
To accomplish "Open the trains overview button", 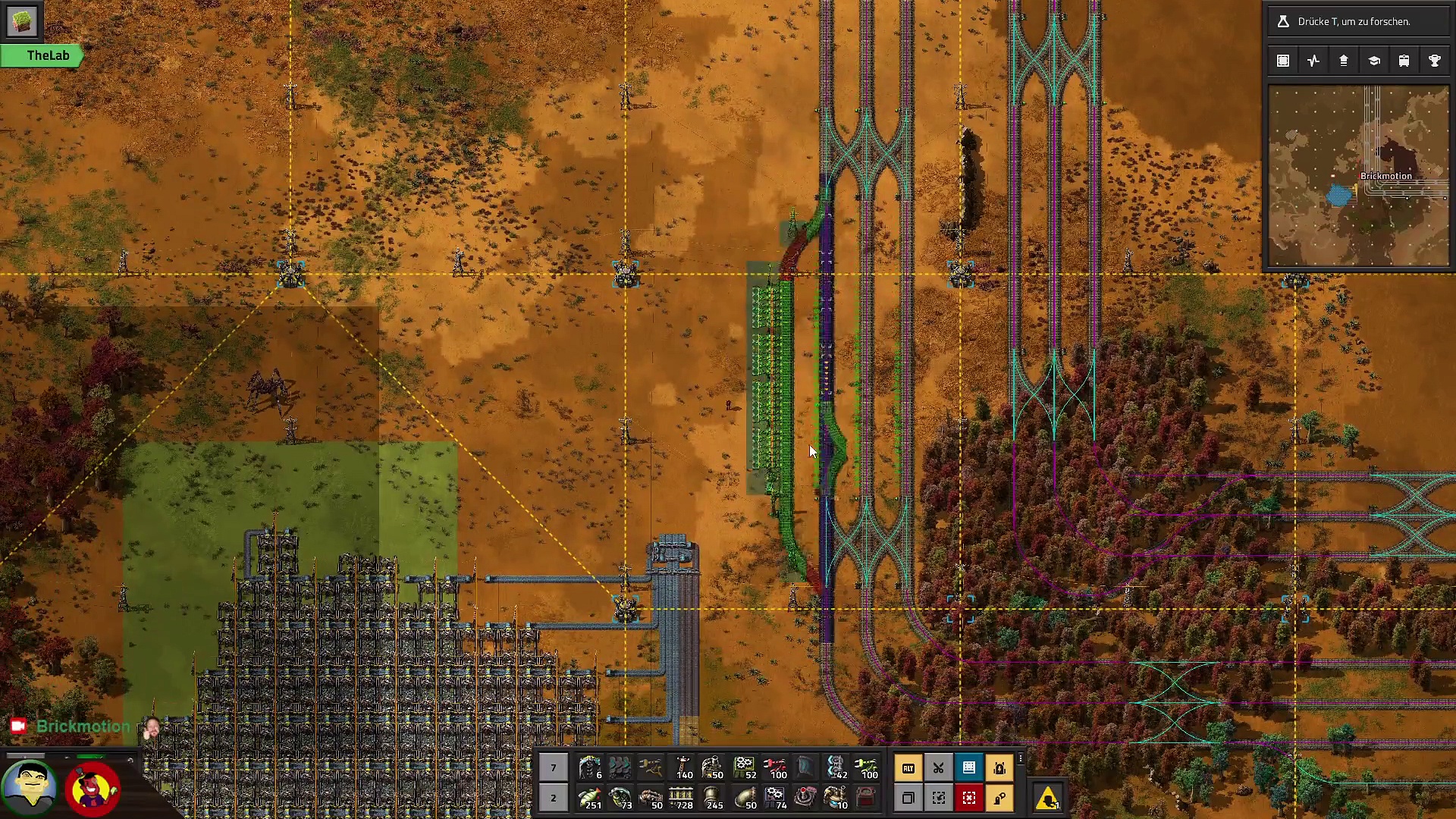I will coord(1404,61).
